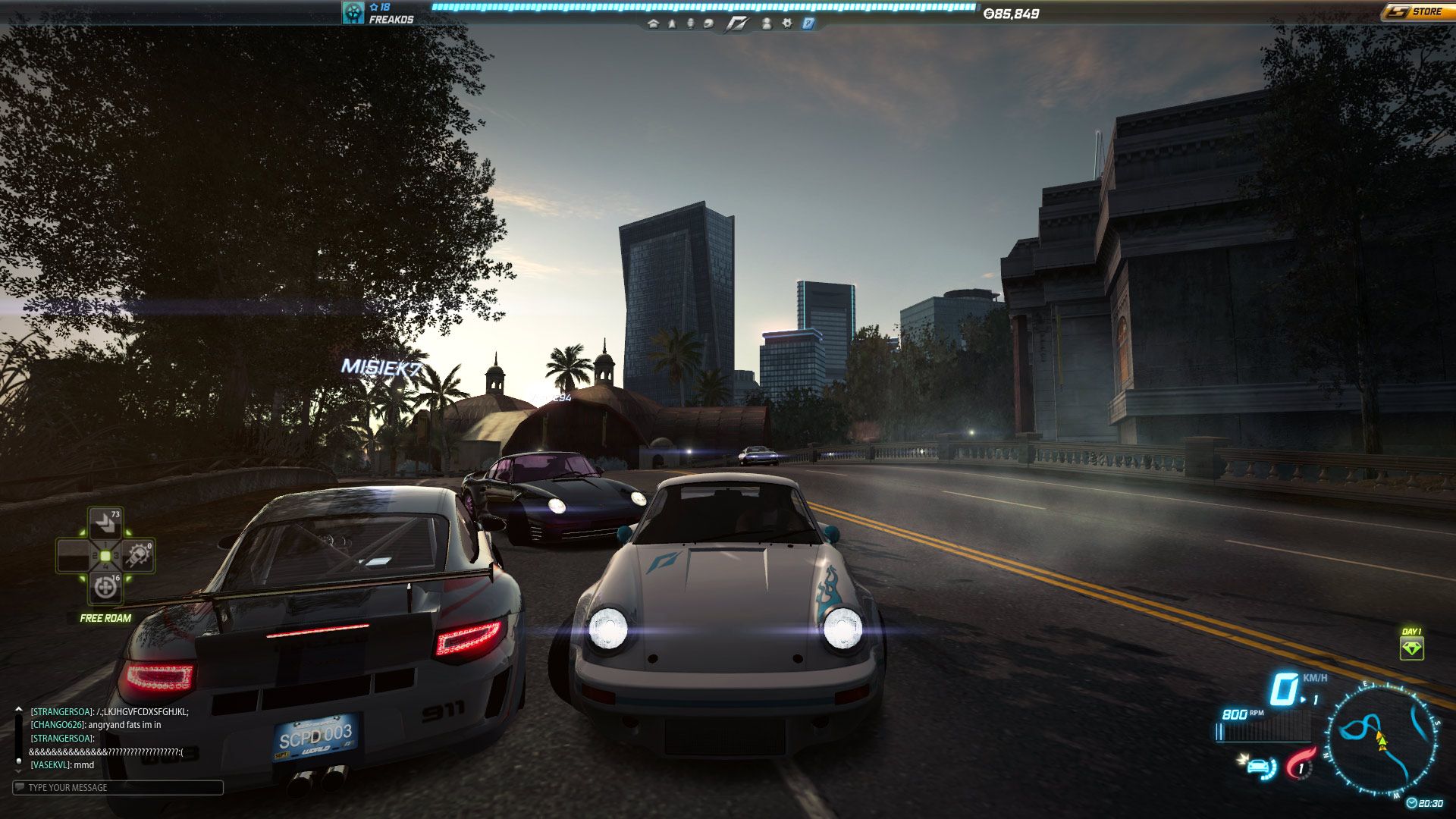Select the car-and-gear powerup slot
The width and height of the screenshot is (1456, 819).
point(139,556)
